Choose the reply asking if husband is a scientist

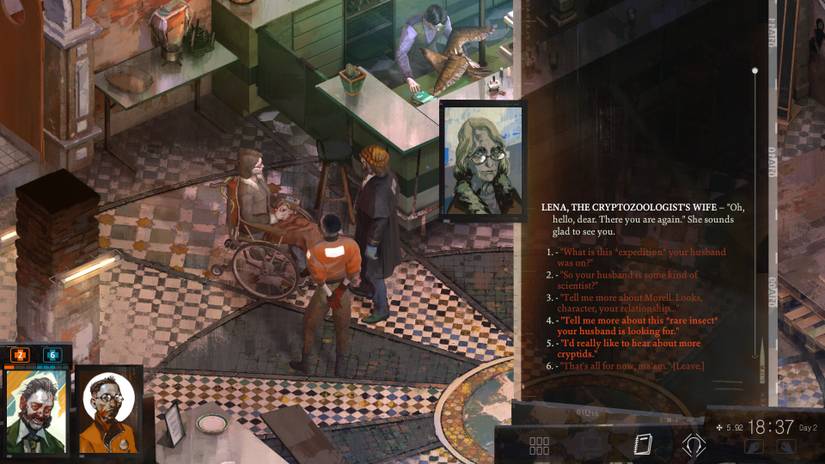[x=628, y=280]
